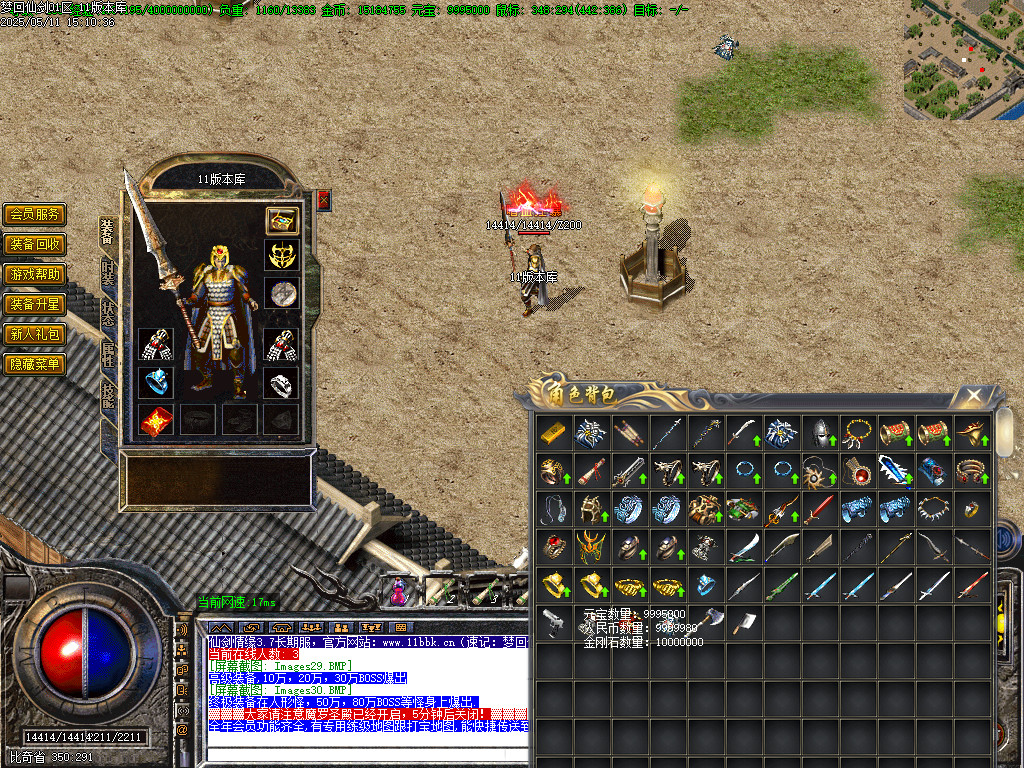Close the character equipment panel
Screen dimensions: 1024x768
pos(324,200)
